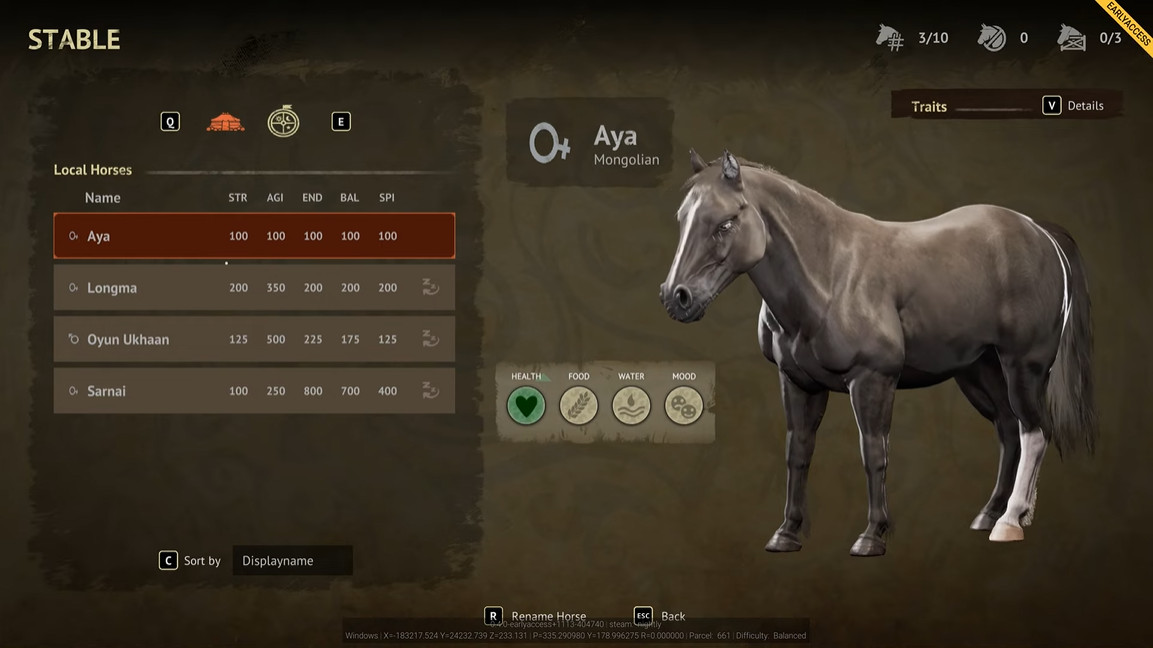The image size is (1153, 648).
Task: Click the swap icon on Longma's row
Action: pos(430,288)
